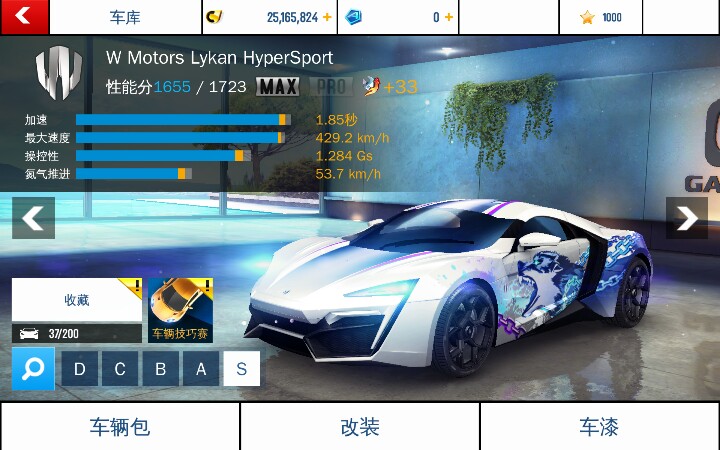The image size is (720, 450).
Task: Open the 车漆 paint menu
Action: pos(599,427)
